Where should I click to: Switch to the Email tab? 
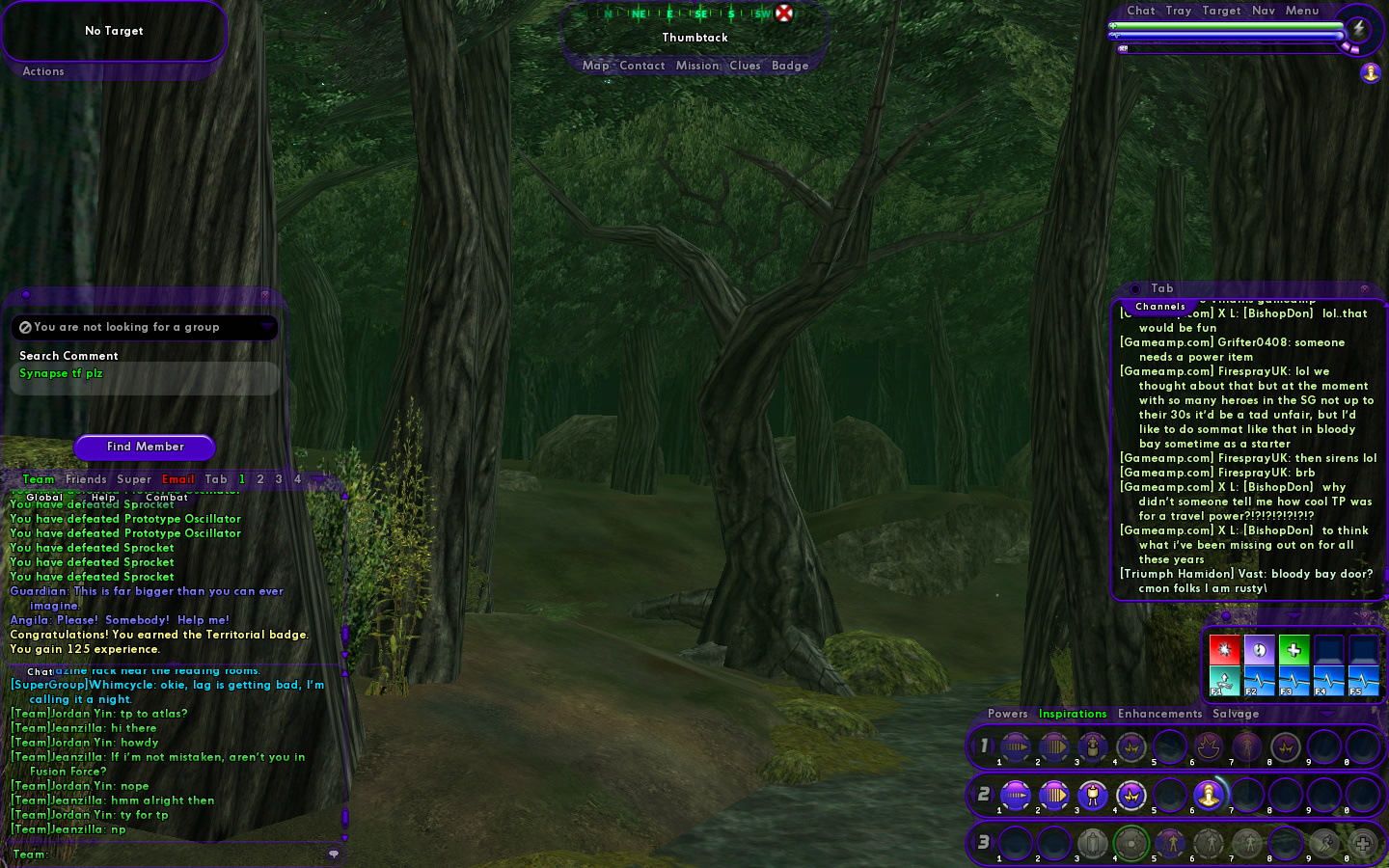pyautogui.click(x=177, y=479)
